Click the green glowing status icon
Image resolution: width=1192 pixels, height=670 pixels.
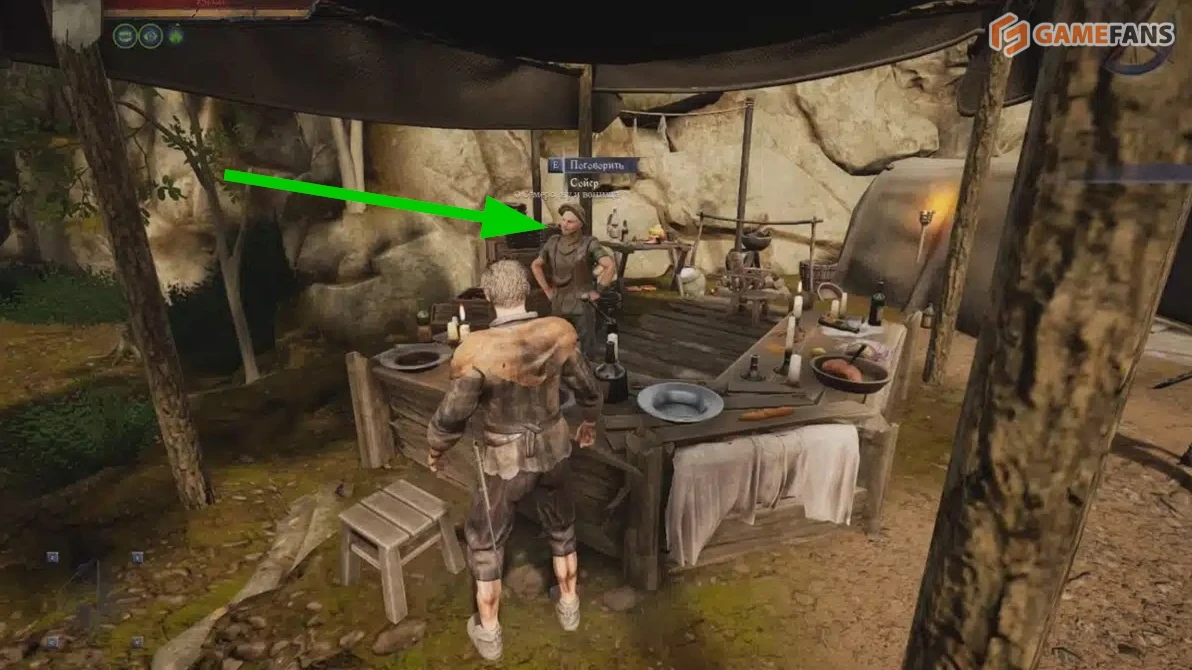pos(177,37)
